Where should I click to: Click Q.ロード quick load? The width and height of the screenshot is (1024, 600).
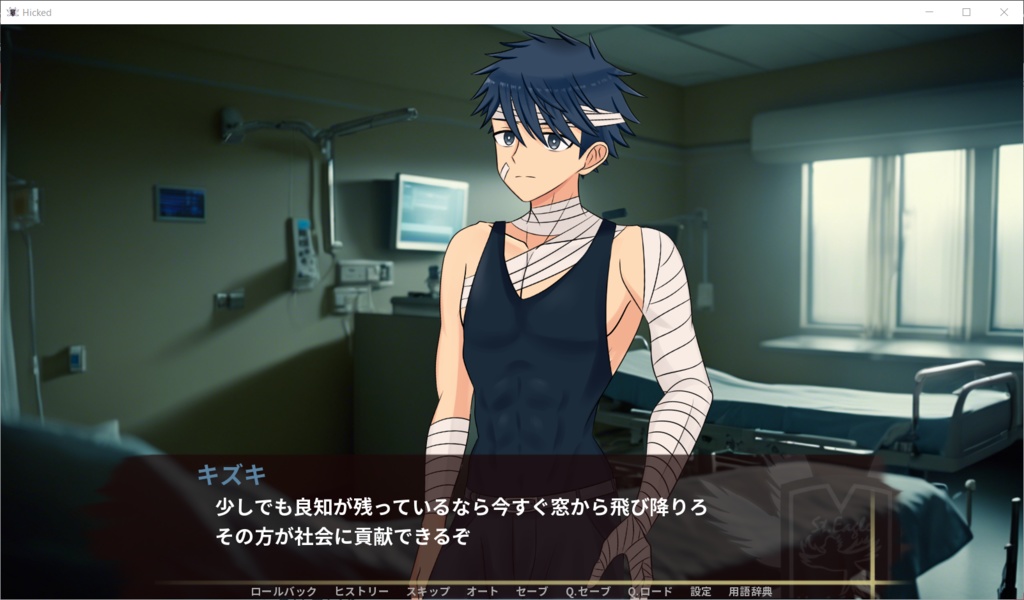pos(650,592)
